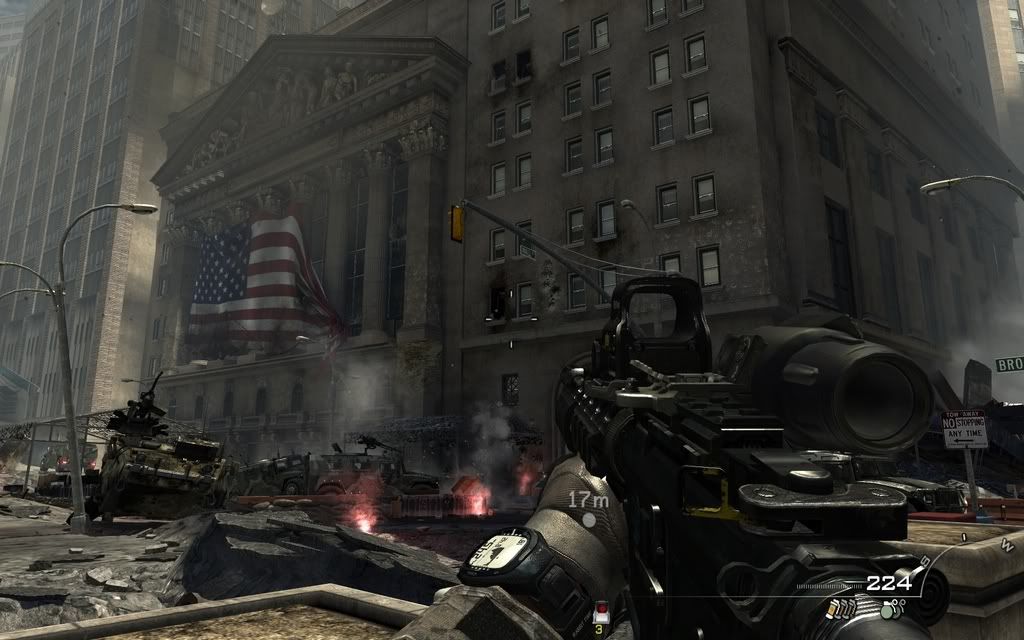Click the objective waypoint dot under 17m
This screenshot has height=640, width=1024.
point(589,520)
